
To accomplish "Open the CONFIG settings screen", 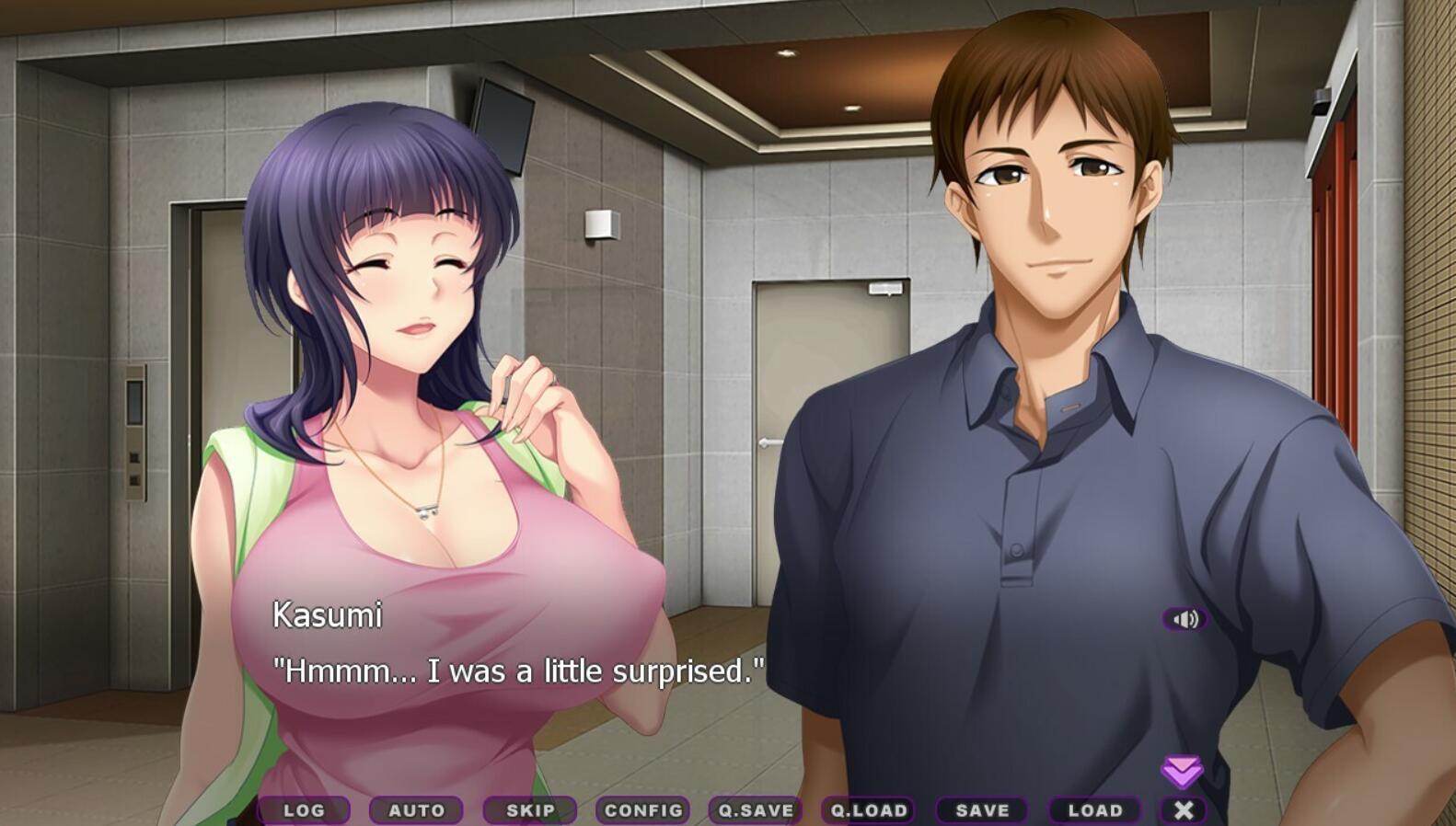I will pos(642,810).
